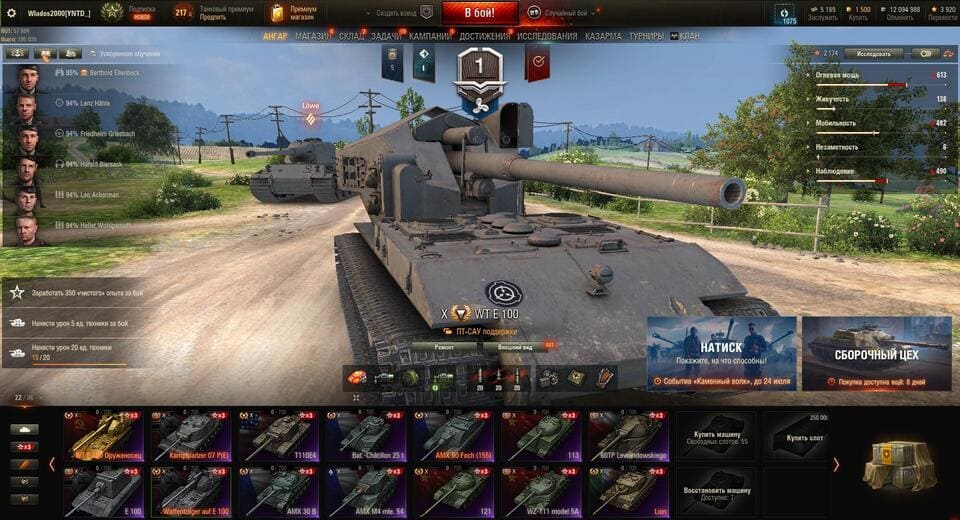960x520 pixels.
Task: Click the Купить слот tile
Action: [802, 435]
